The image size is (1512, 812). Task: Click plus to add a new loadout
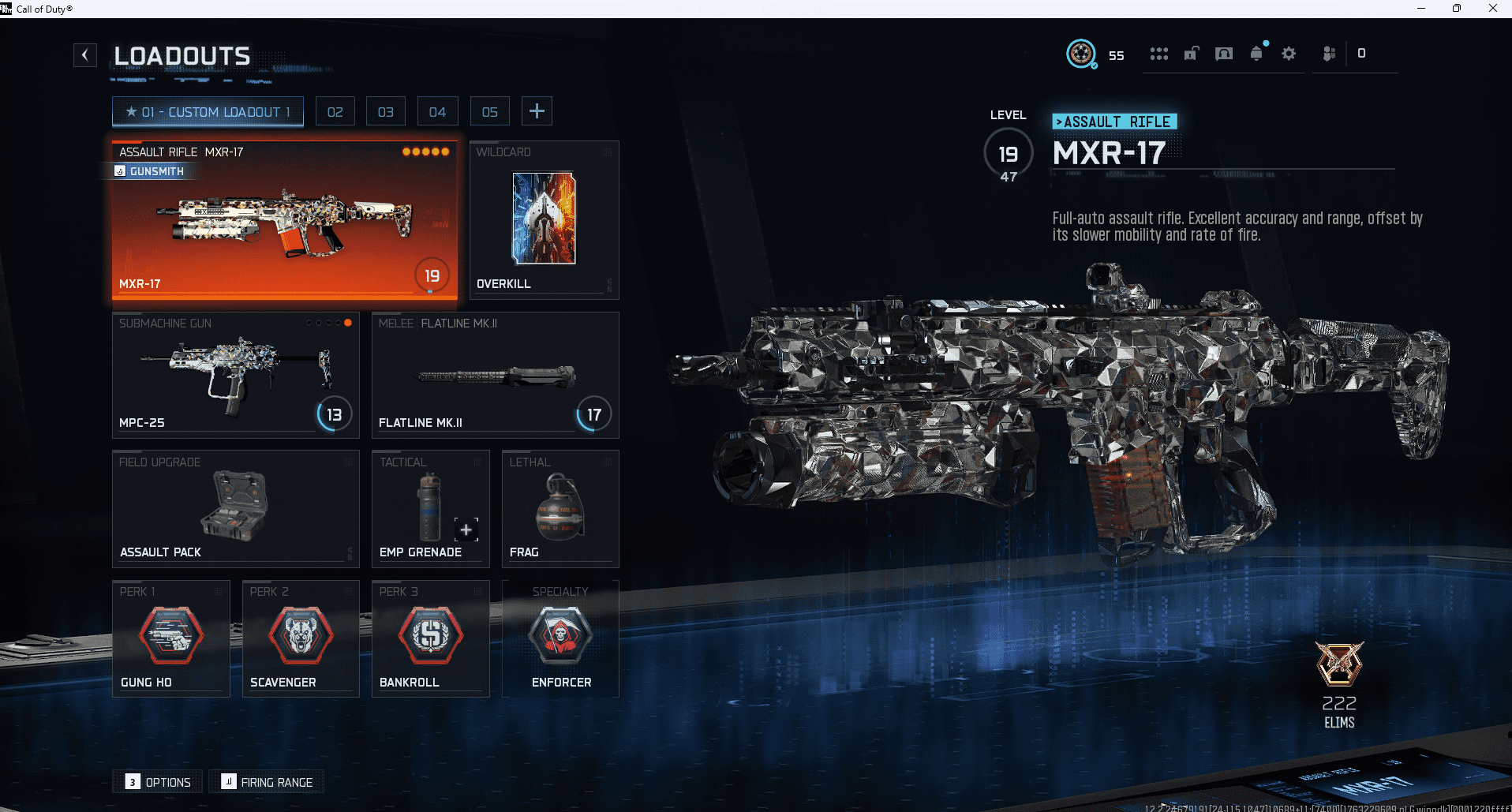point(537,110)
